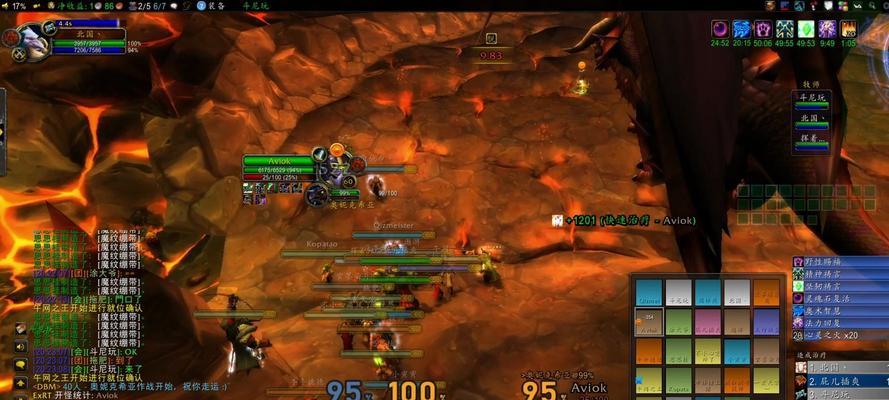Select priest 斗尼玩 in the healer list
The height and width of the screenshot is (400, 889).
coord(811,98)
